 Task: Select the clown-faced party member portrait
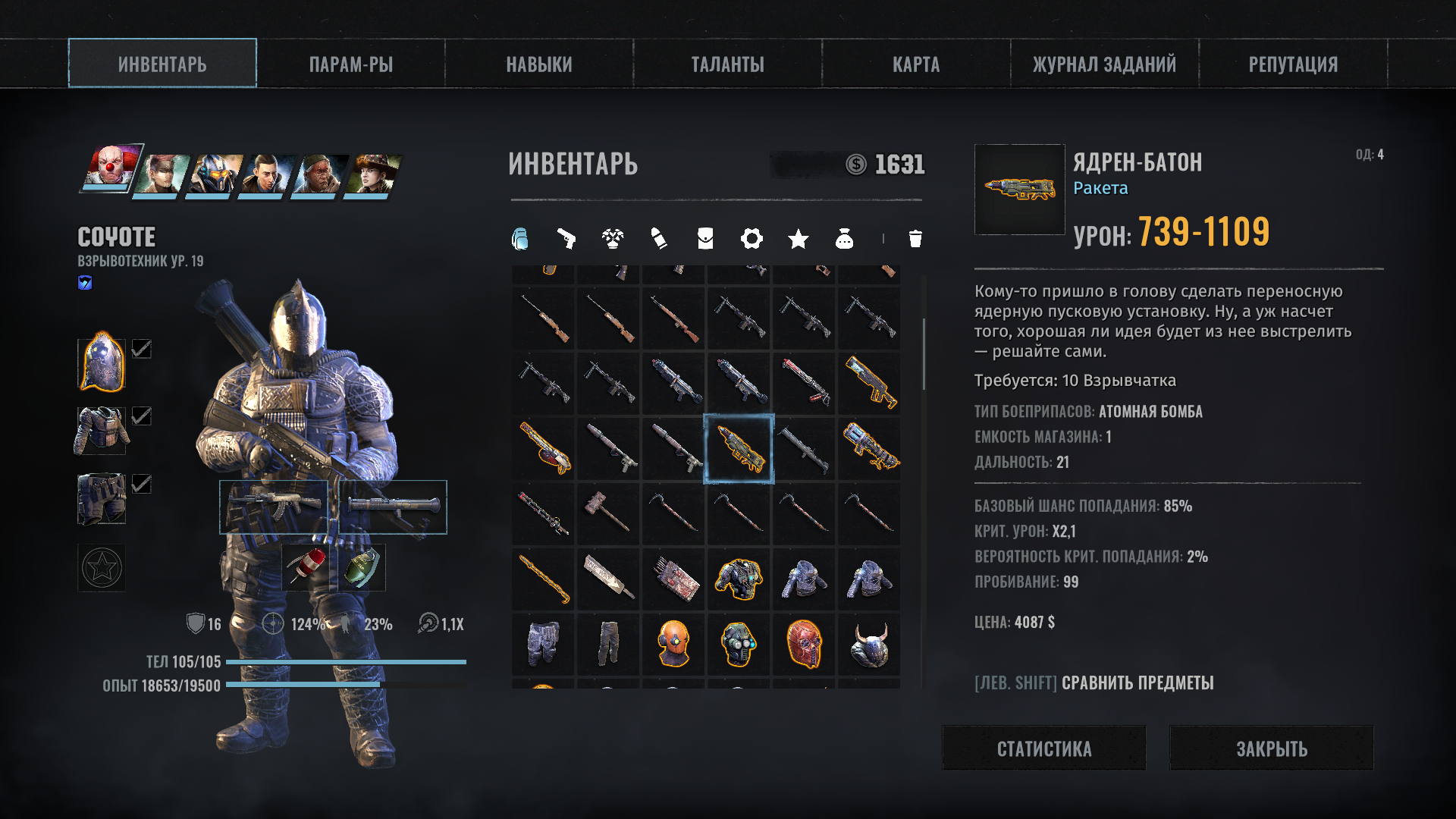pos(111,167)
